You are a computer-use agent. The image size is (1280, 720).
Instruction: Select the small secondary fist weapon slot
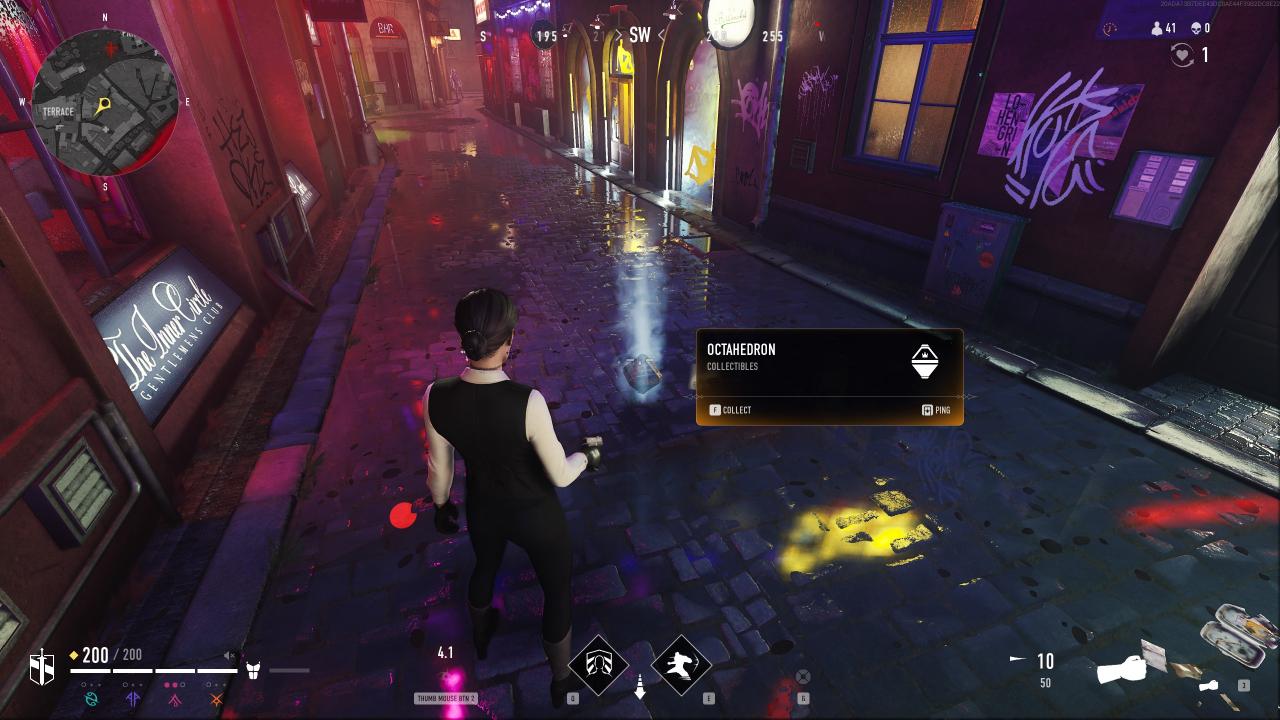click(1209, 686)
